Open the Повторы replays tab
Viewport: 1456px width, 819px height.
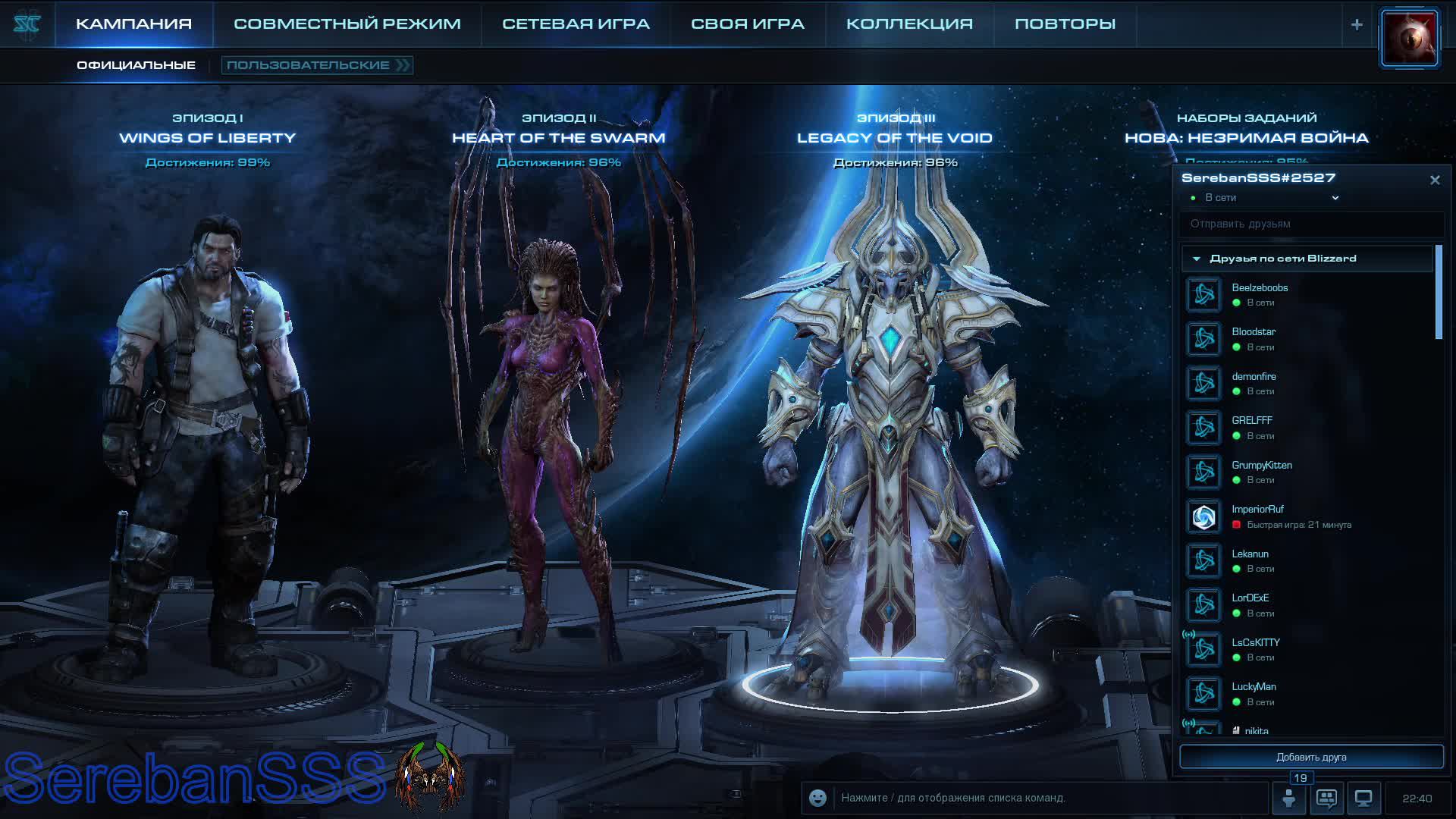[1065, 24]
